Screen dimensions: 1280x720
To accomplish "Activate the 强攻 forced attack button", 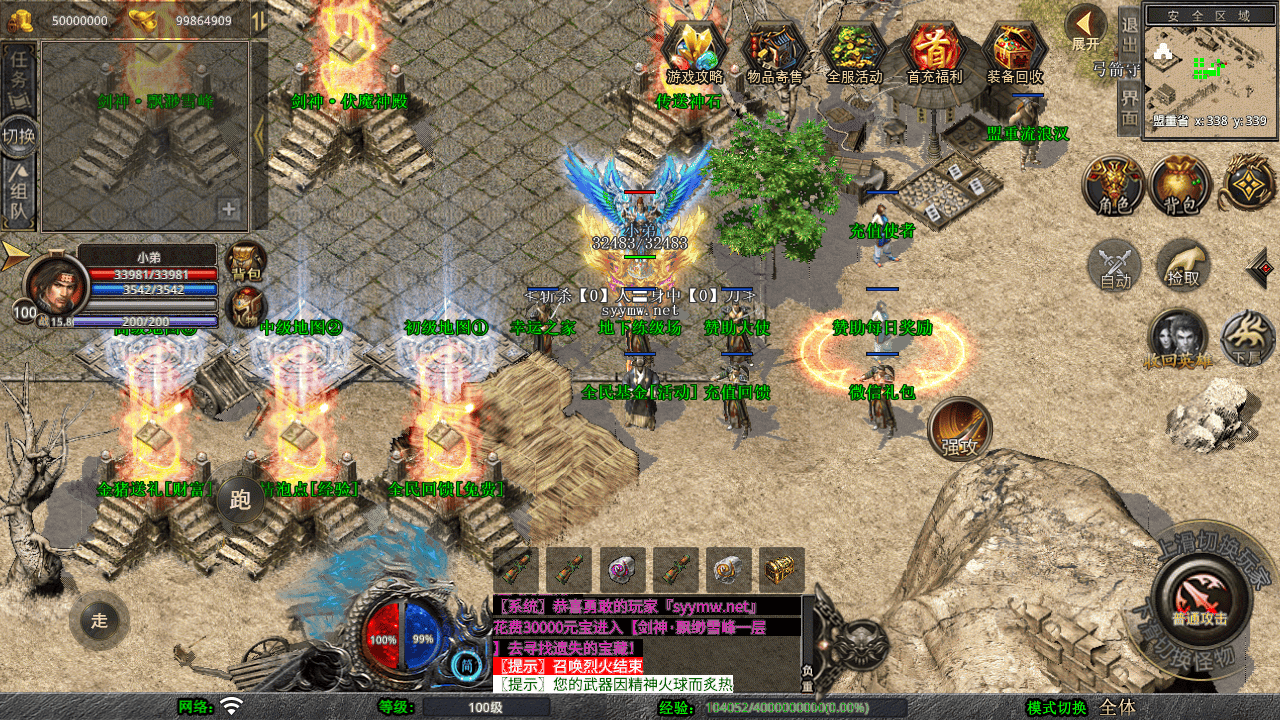I will (960, 430).
